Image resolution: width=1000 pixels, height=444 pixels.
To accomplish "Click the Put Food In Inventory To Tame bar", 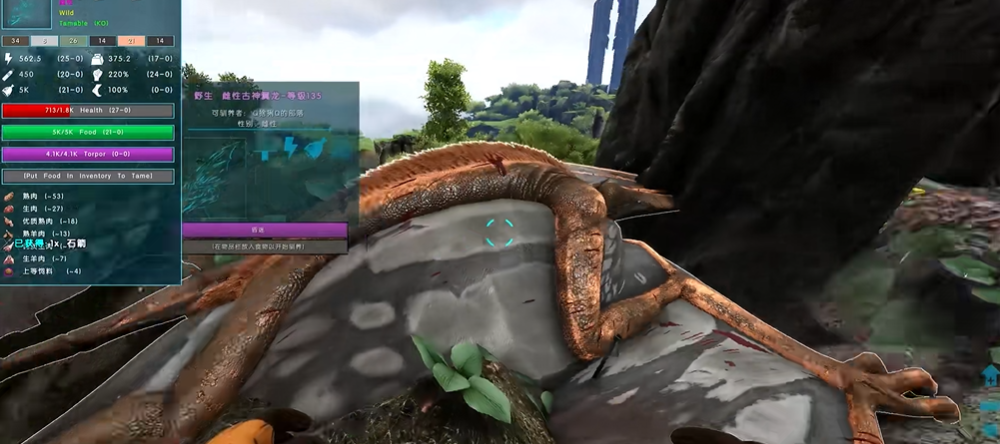I will (88, 176).
